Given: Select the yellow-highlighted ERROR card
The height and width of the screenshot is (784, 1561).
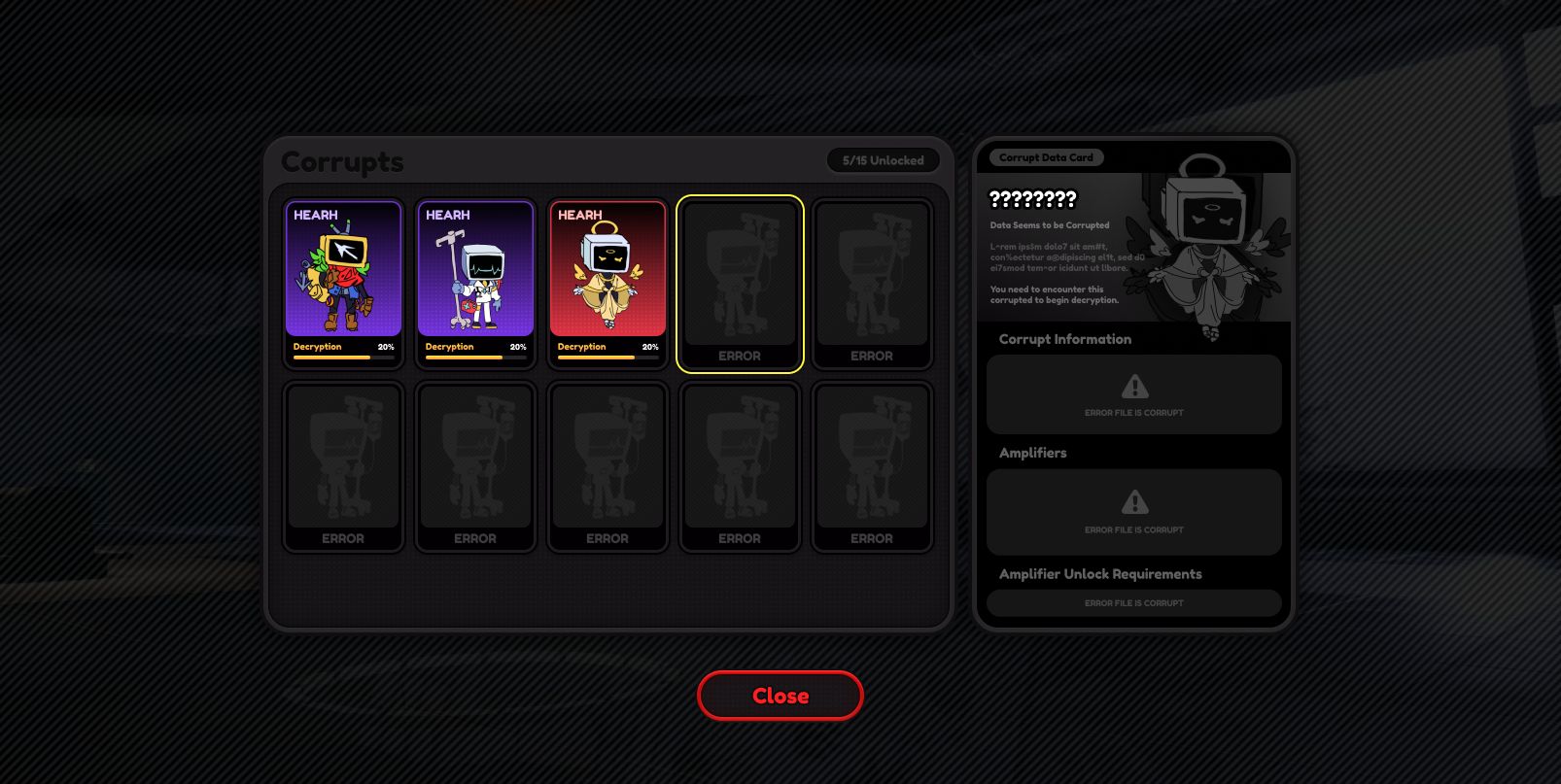Looking at the screenshot, I should click(740, 283).
